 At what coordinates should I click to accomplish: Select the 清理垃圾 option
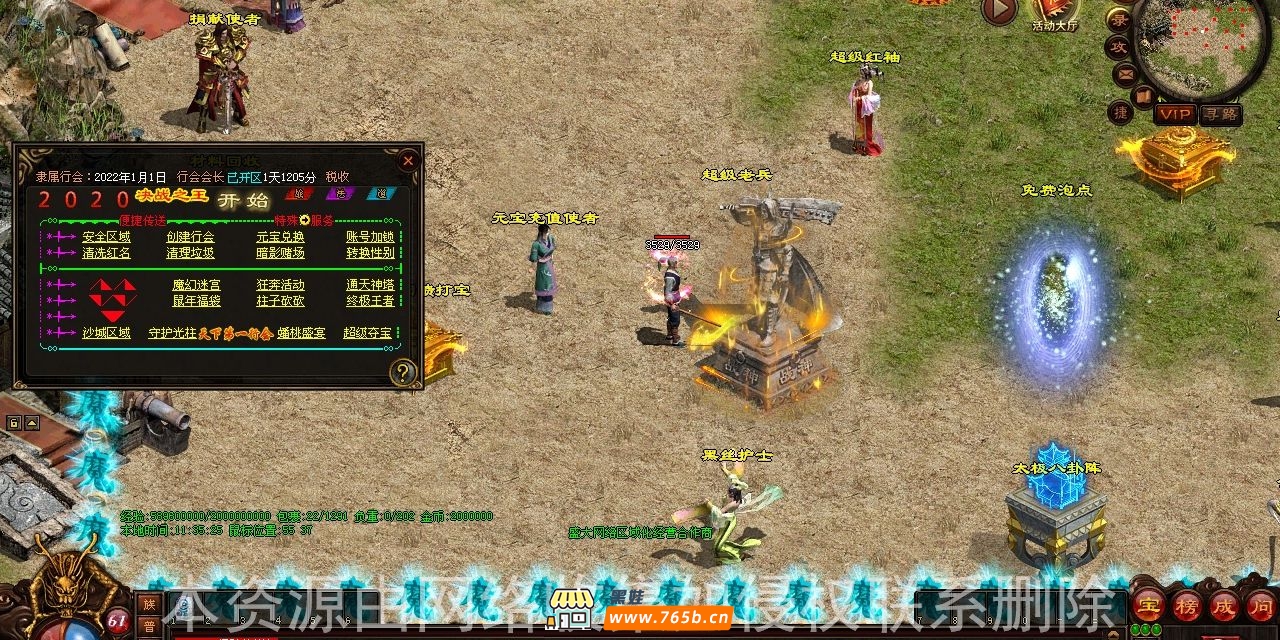[190, 253]
